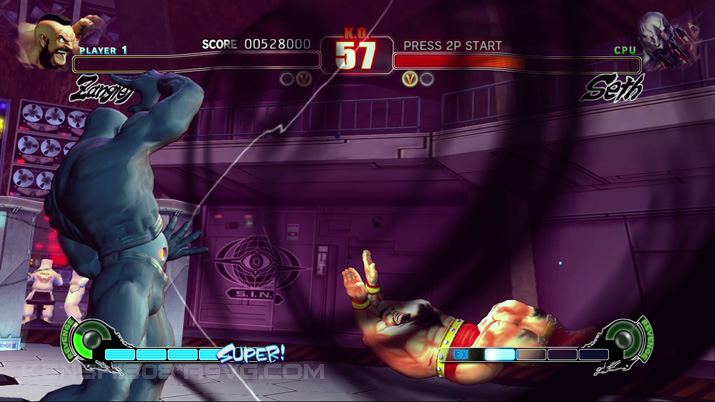
Task: Click Zangief's character portrait
Action: click(55, 43)
